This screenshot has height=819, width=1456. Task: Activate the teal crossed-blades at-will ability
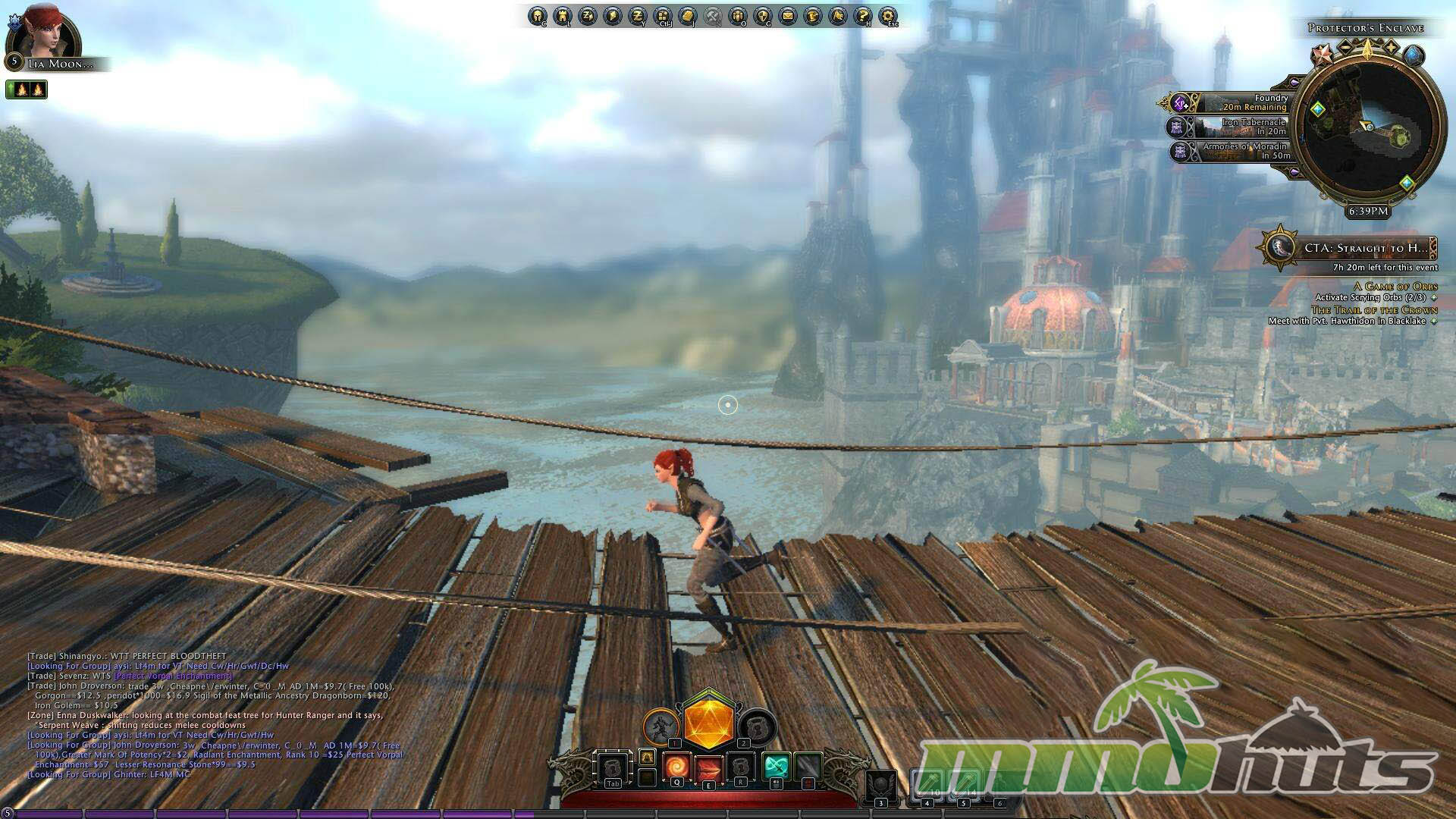[x=776, y=767]
